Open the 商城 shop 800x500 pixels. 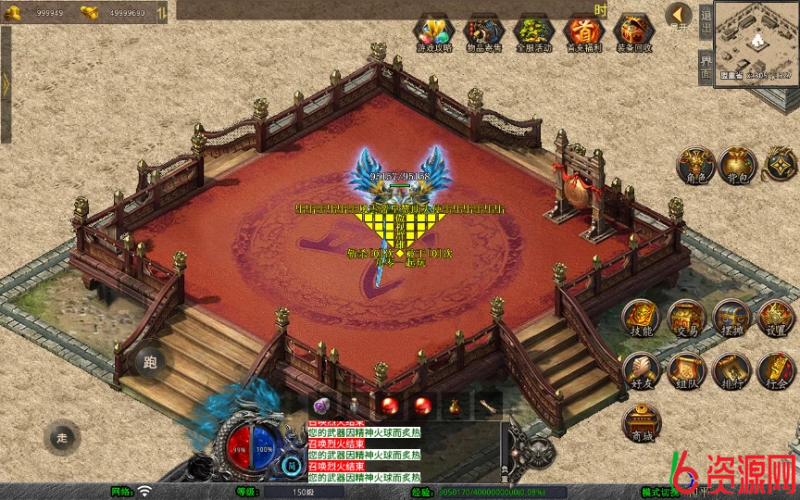coord(641,422)
